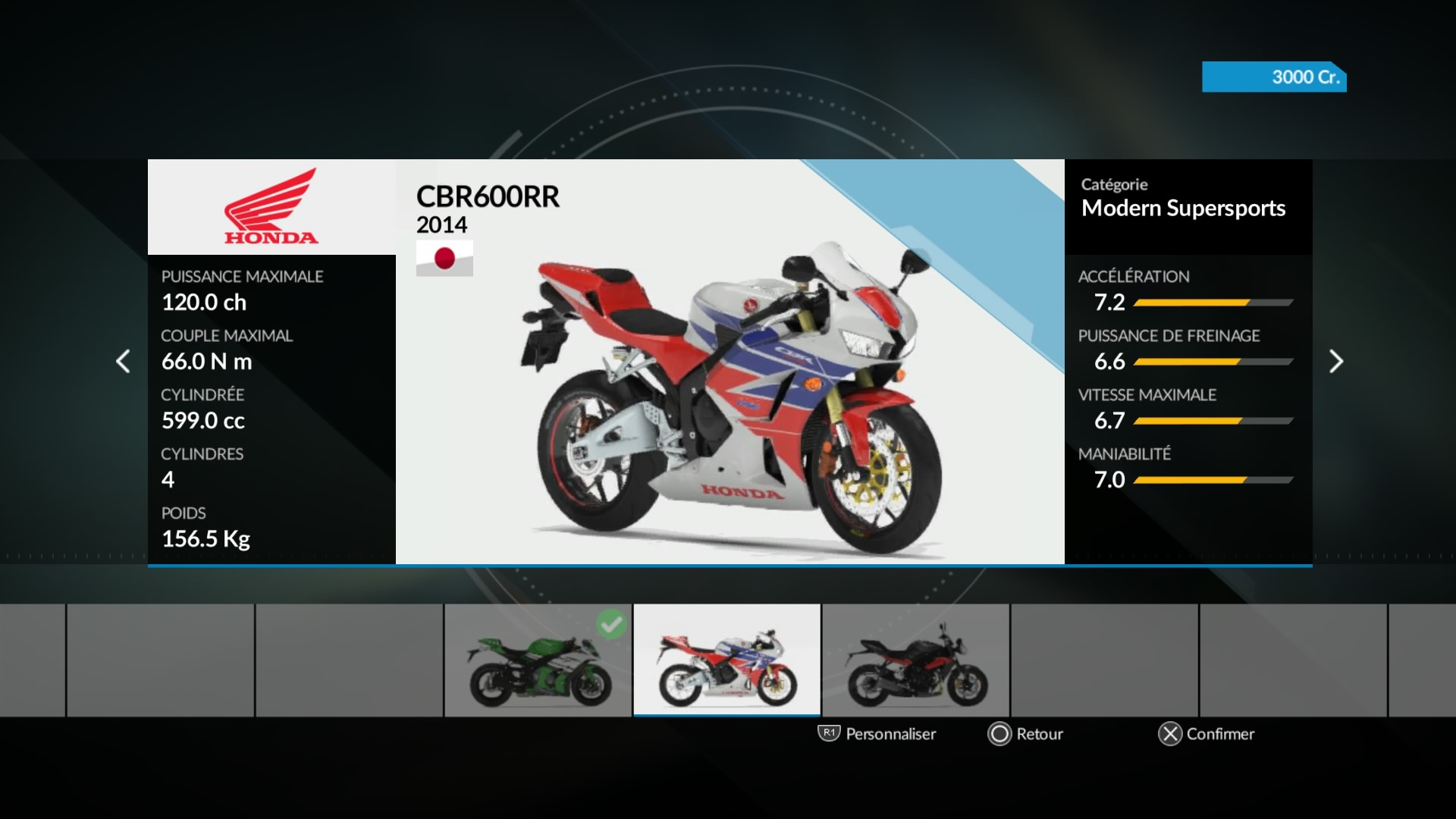Confirm the bike with Confirmer
This screenshot has height=819, width=1456.
[1207, 733]
